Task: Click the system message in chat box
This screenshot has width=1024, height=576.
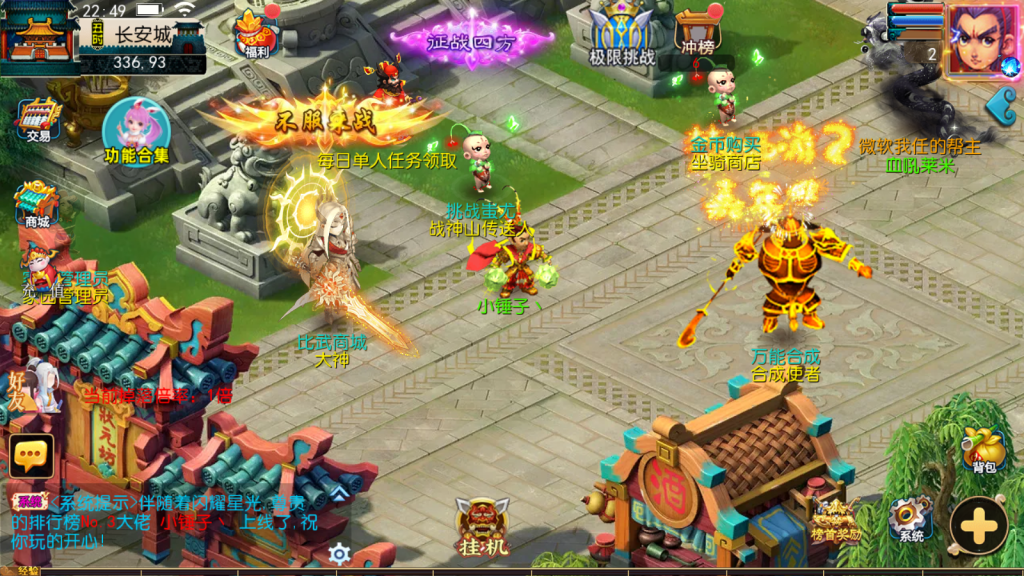Action: click(x=170, y=521)
